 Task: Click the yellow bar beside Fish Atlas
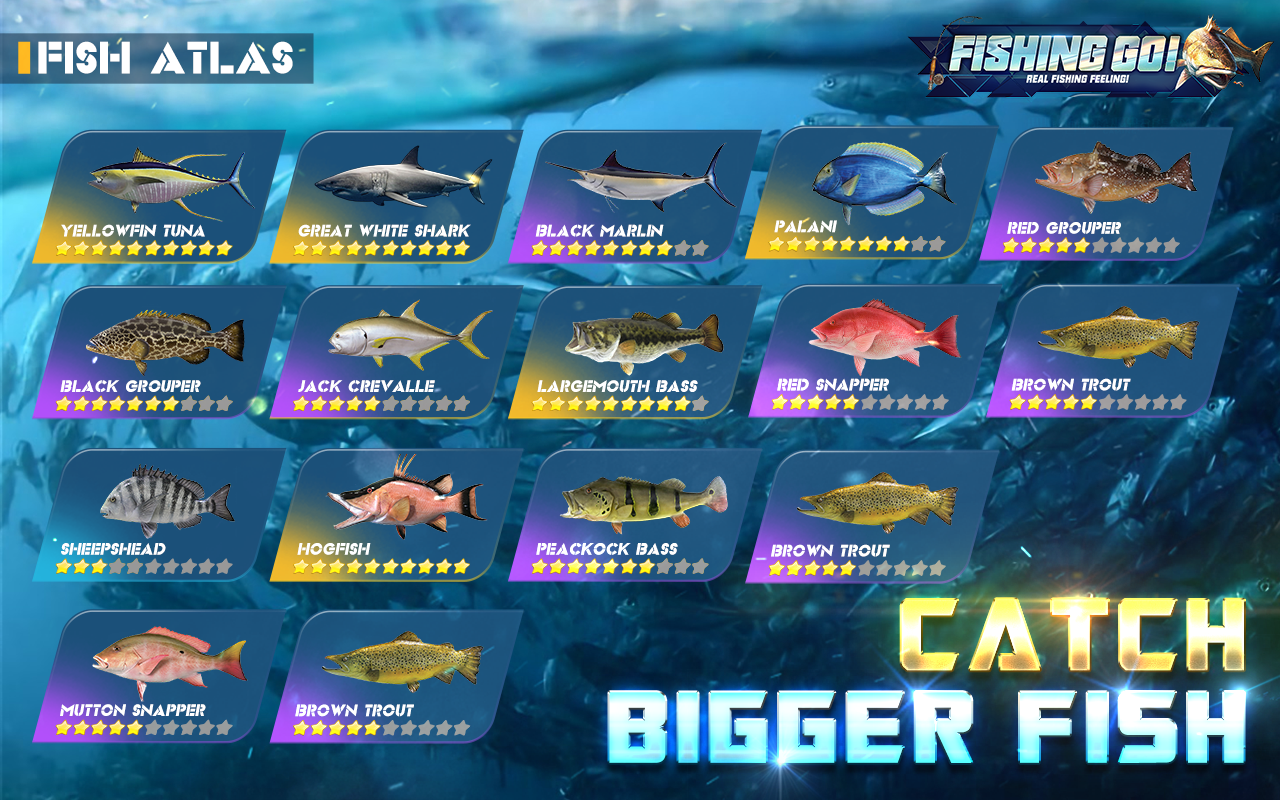click(26, 57)
